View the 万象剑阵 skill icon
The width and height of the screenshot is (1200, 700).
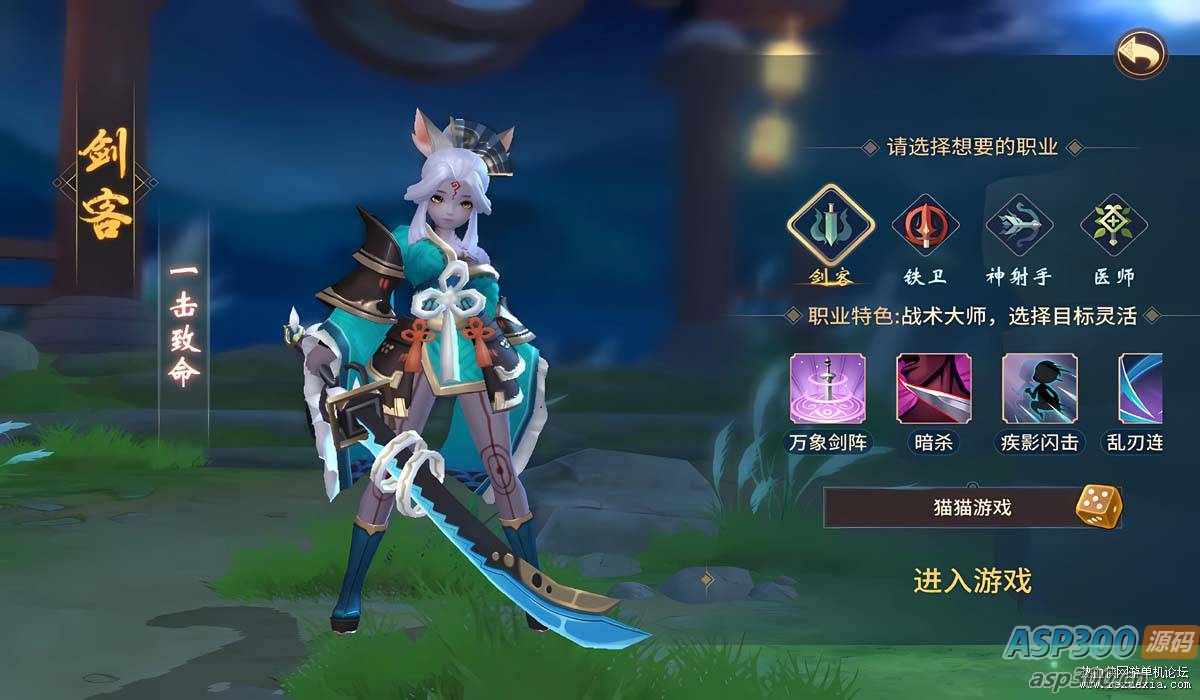828,389
